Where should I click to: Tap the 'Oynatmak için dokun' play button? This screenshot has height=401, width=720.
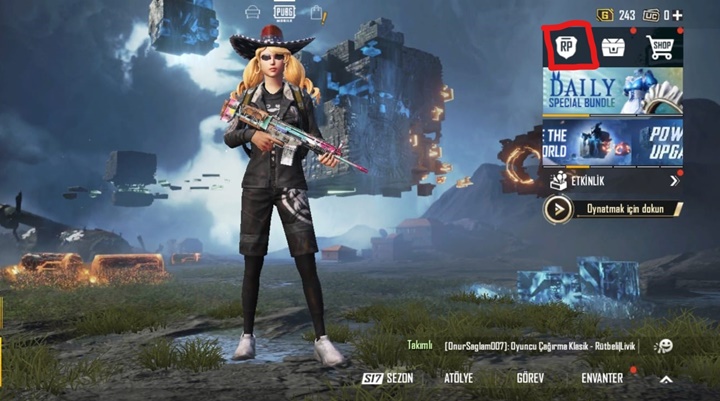[612, 209]
